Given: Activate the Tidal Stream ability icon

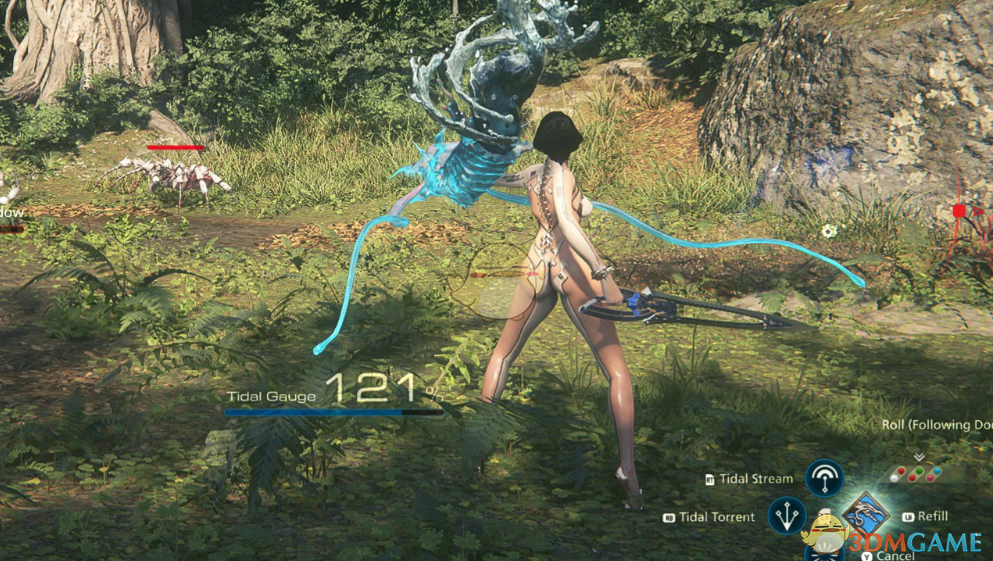Looking at the screenshot, I should pos(824,478).
